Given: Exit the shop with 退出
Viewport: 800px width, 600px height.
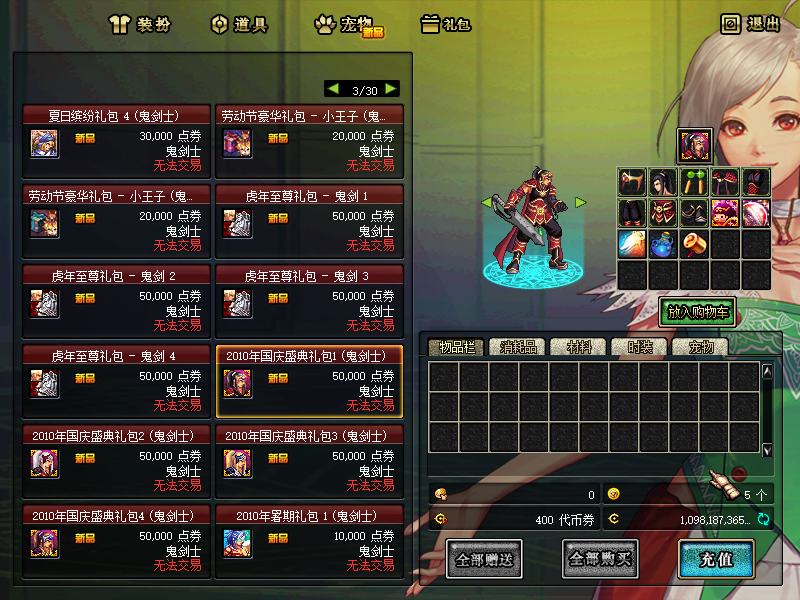Looking at the screenshot, I should coord(751,24).
